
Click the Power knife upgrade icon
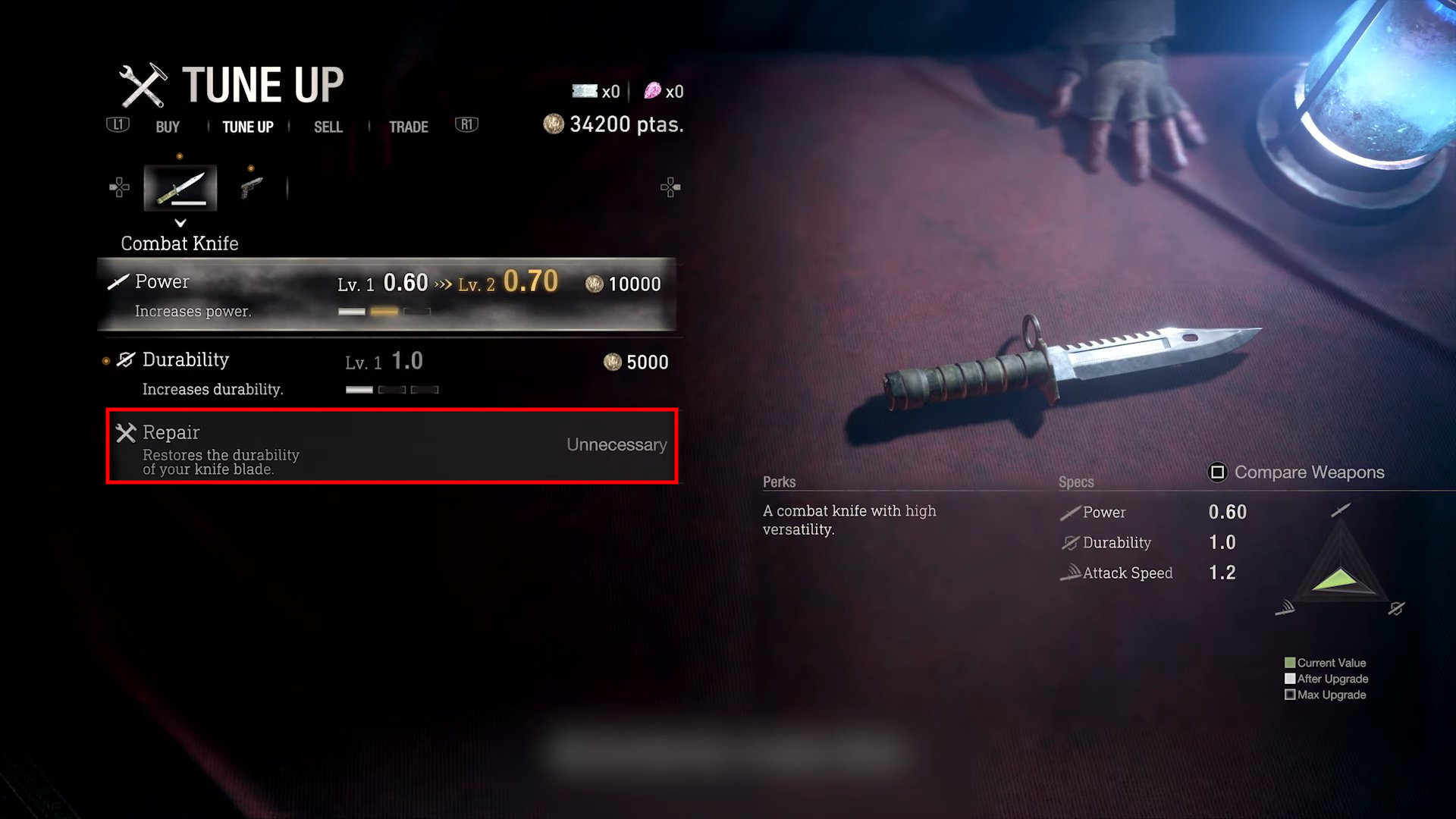(118, 281)
